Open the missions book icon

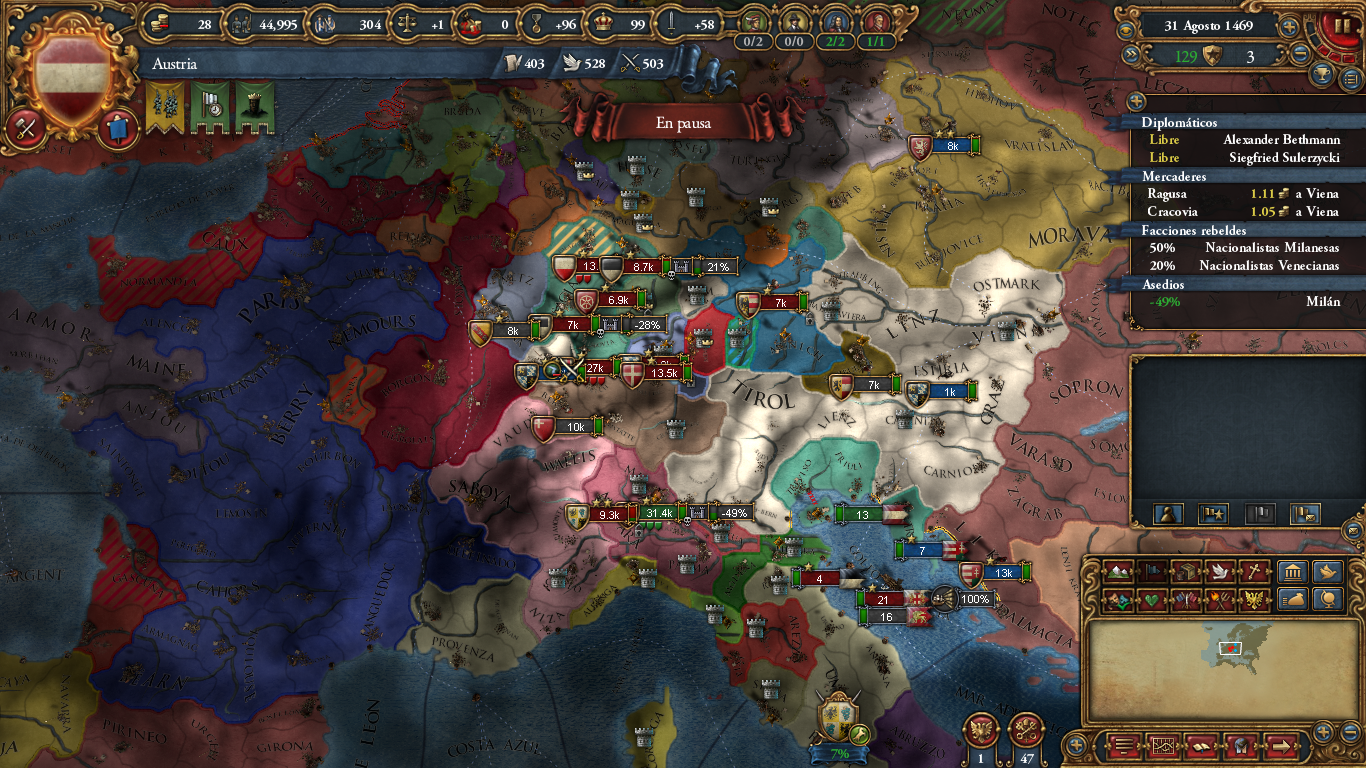click(x=1201, y=746)
